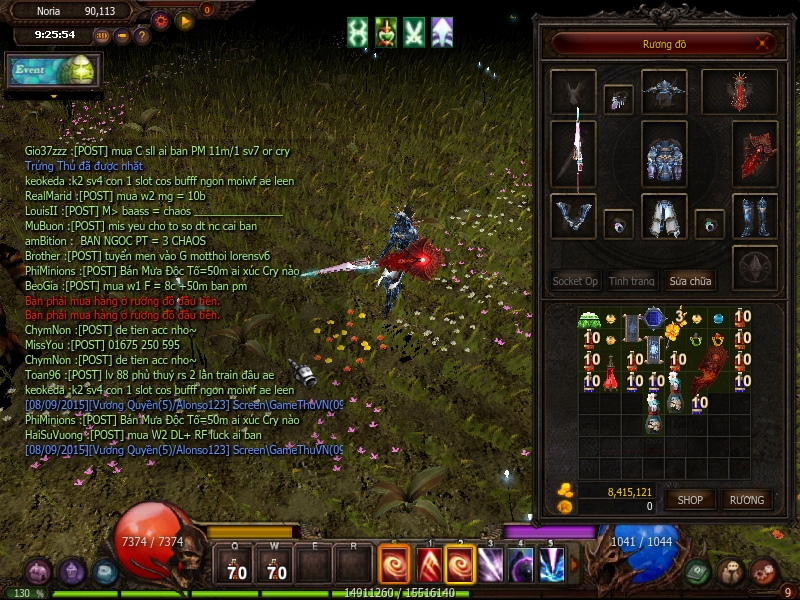The width and height of the screenshot is (800, 600).
Task: Select the Sửa chữa repair button
Action: 693,281
